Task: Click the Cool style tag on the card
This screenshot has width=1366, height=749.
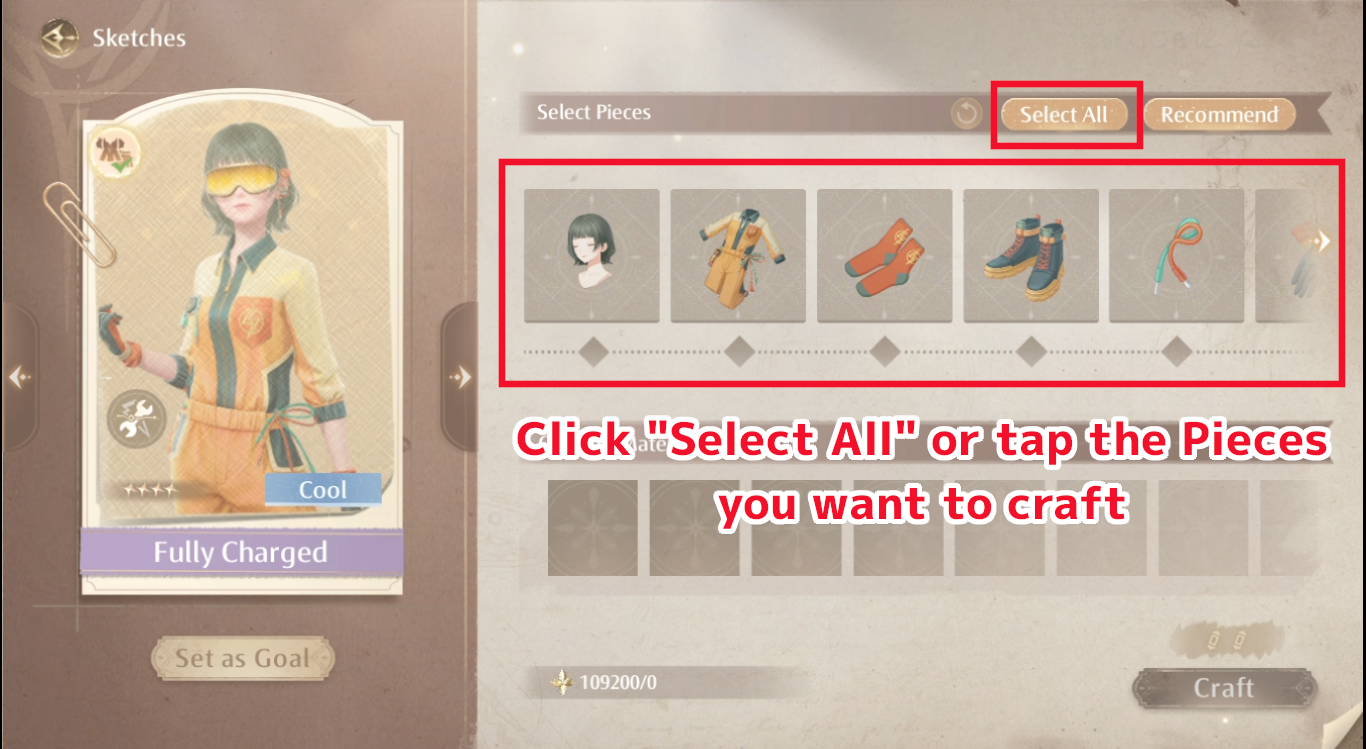Action: [323, 489]
